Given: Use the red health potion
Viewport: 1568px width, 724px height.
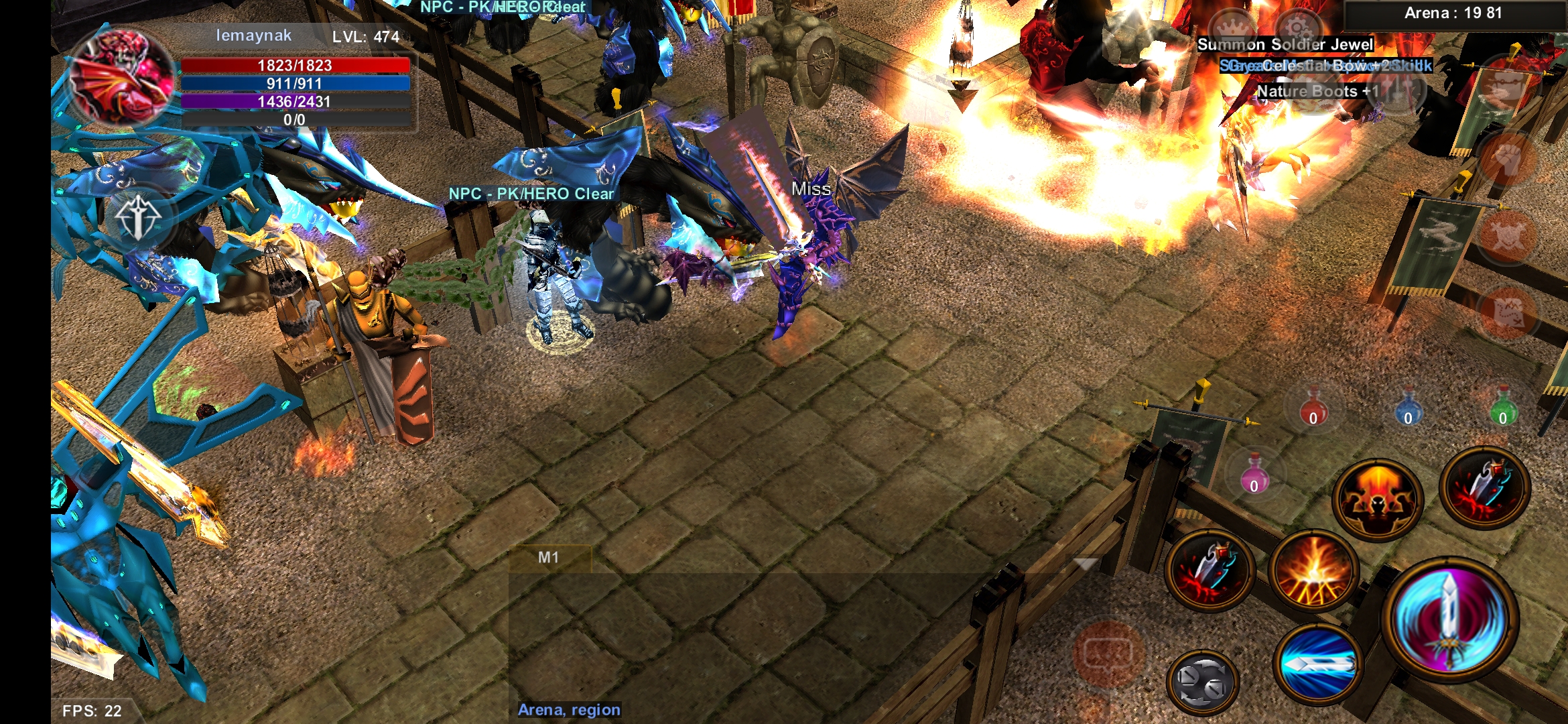Looking at the screenshot, I should (1313, 407).
